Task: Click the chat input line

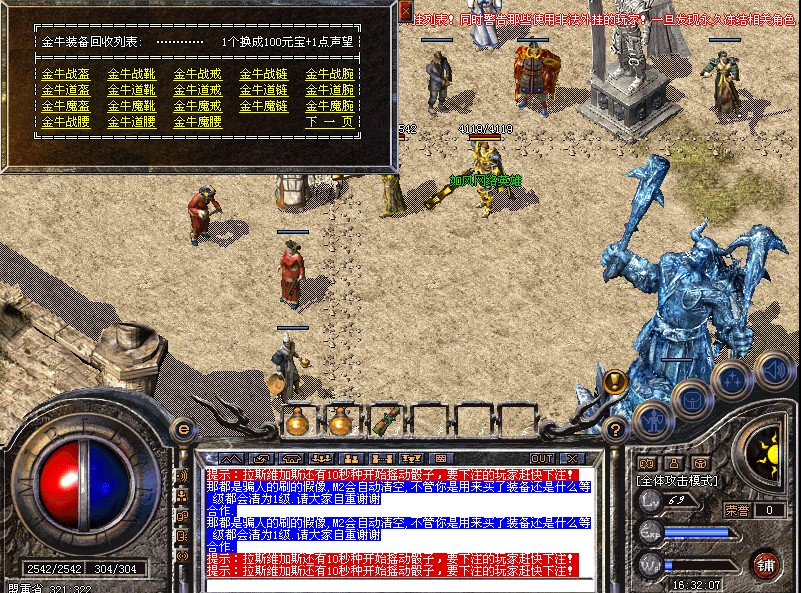Action: tap(390, 582)
